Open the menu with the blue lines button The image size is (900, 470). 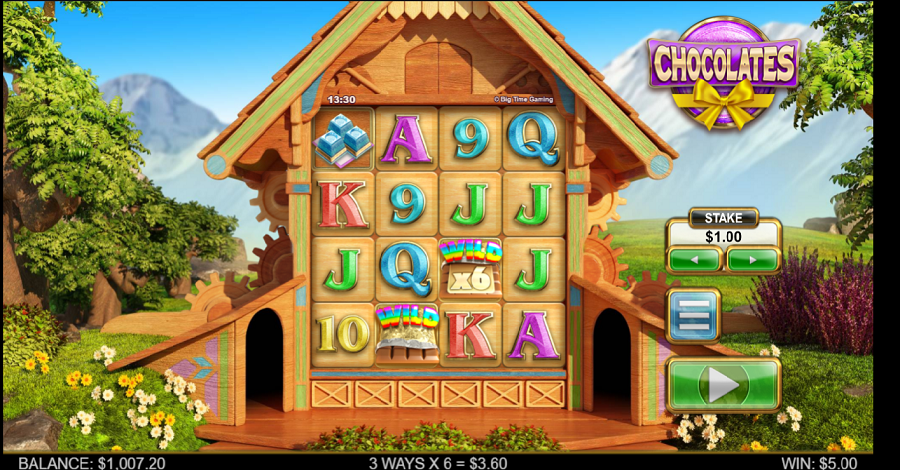pyautogui.click(x=693, y=316)
